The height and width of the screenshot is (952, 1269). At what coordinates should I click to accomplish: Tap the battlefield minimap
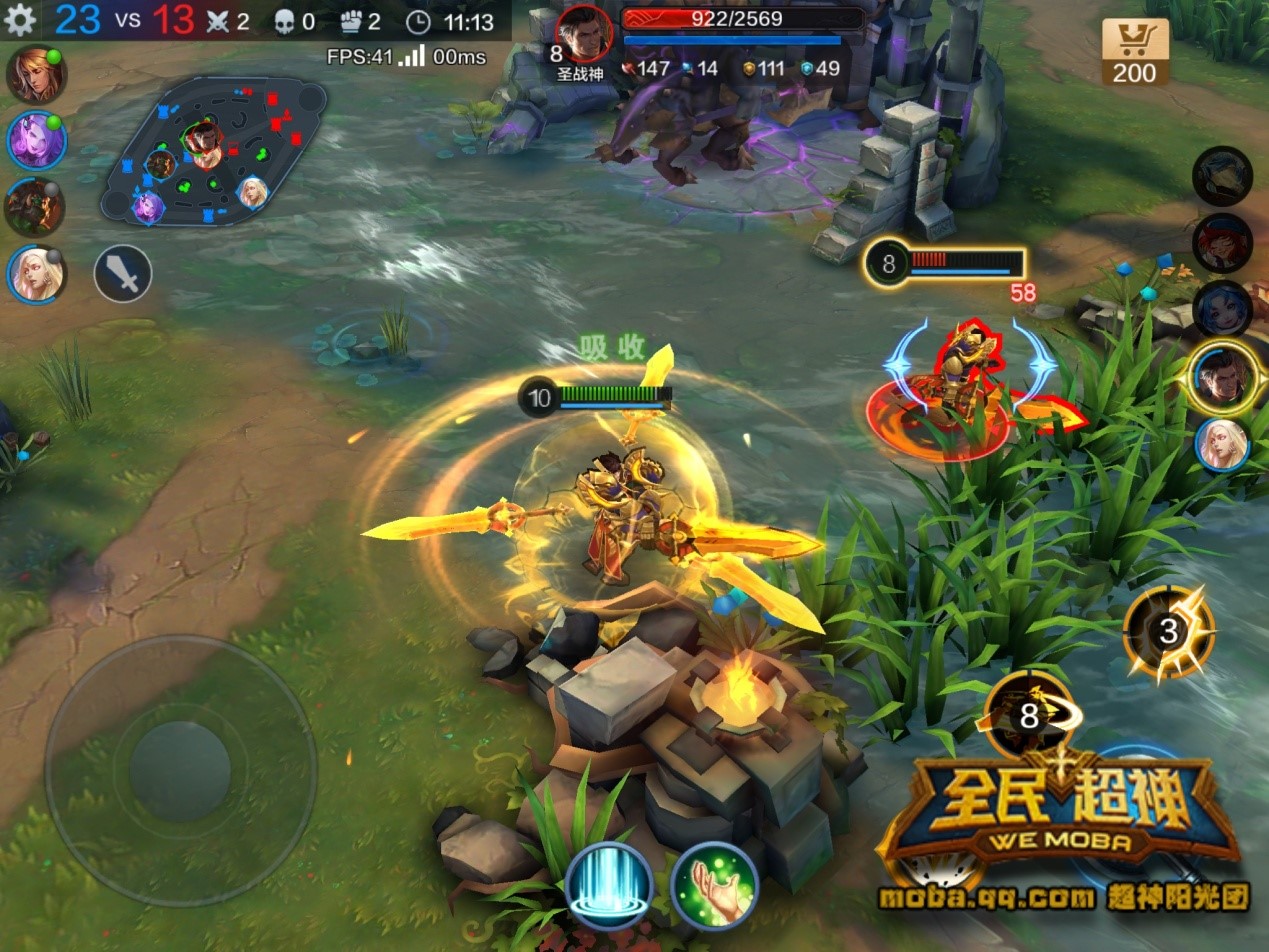point(213,150)
